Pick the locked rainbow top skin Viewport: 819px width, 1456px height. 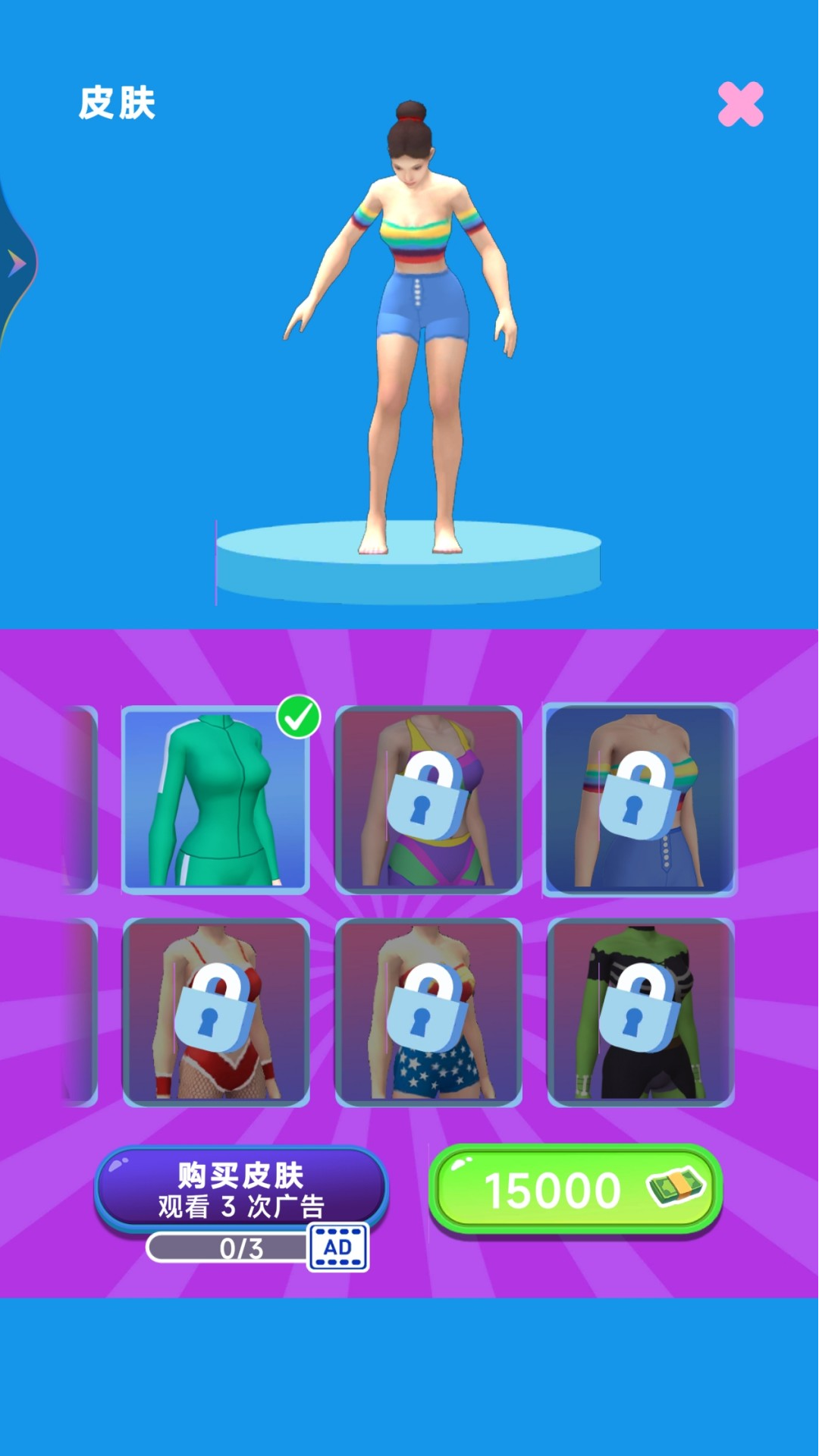pyautogui.click(x=640, y=799)
